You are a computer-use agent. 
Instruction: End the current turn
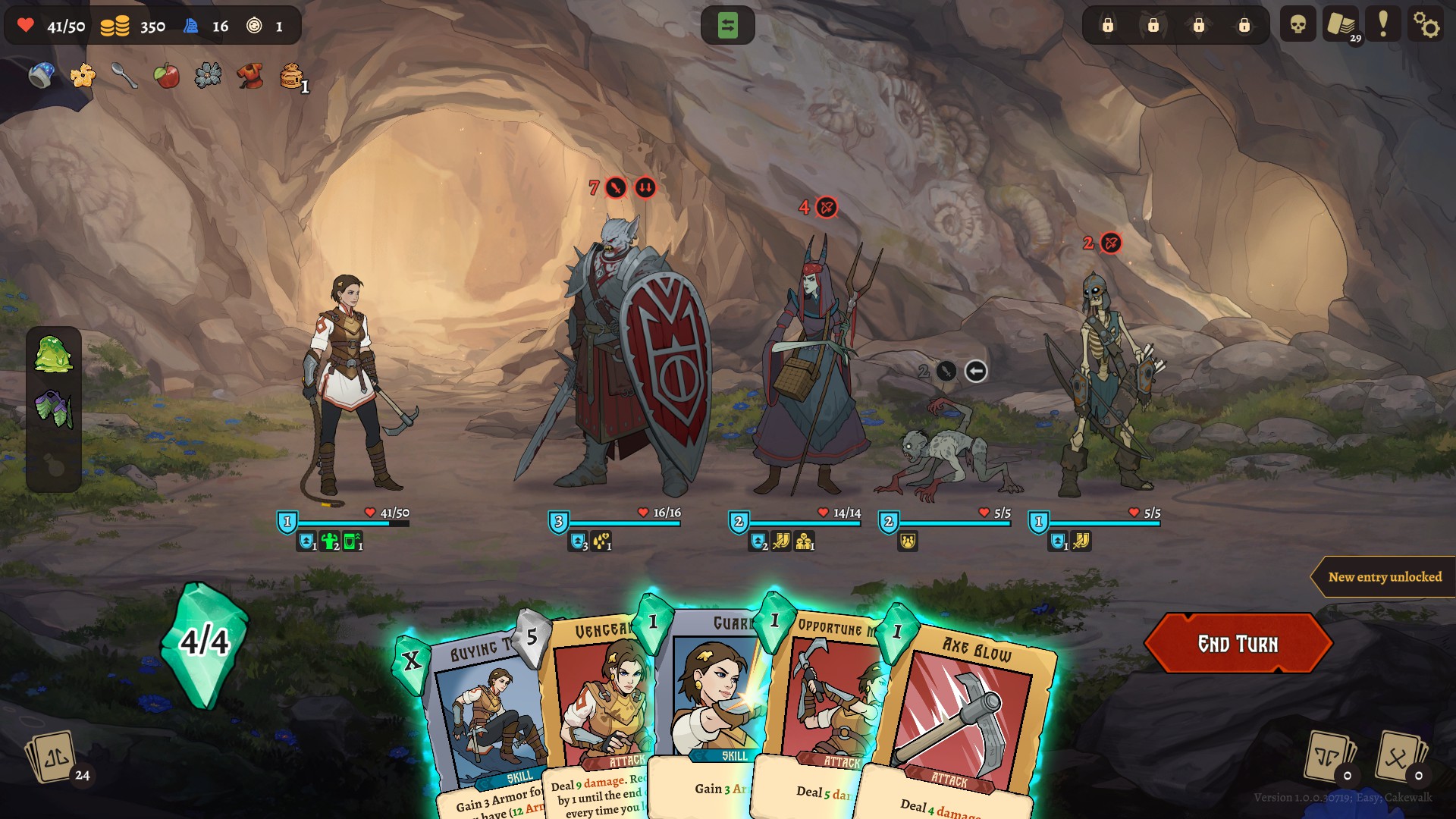(x=1238, y=644)
